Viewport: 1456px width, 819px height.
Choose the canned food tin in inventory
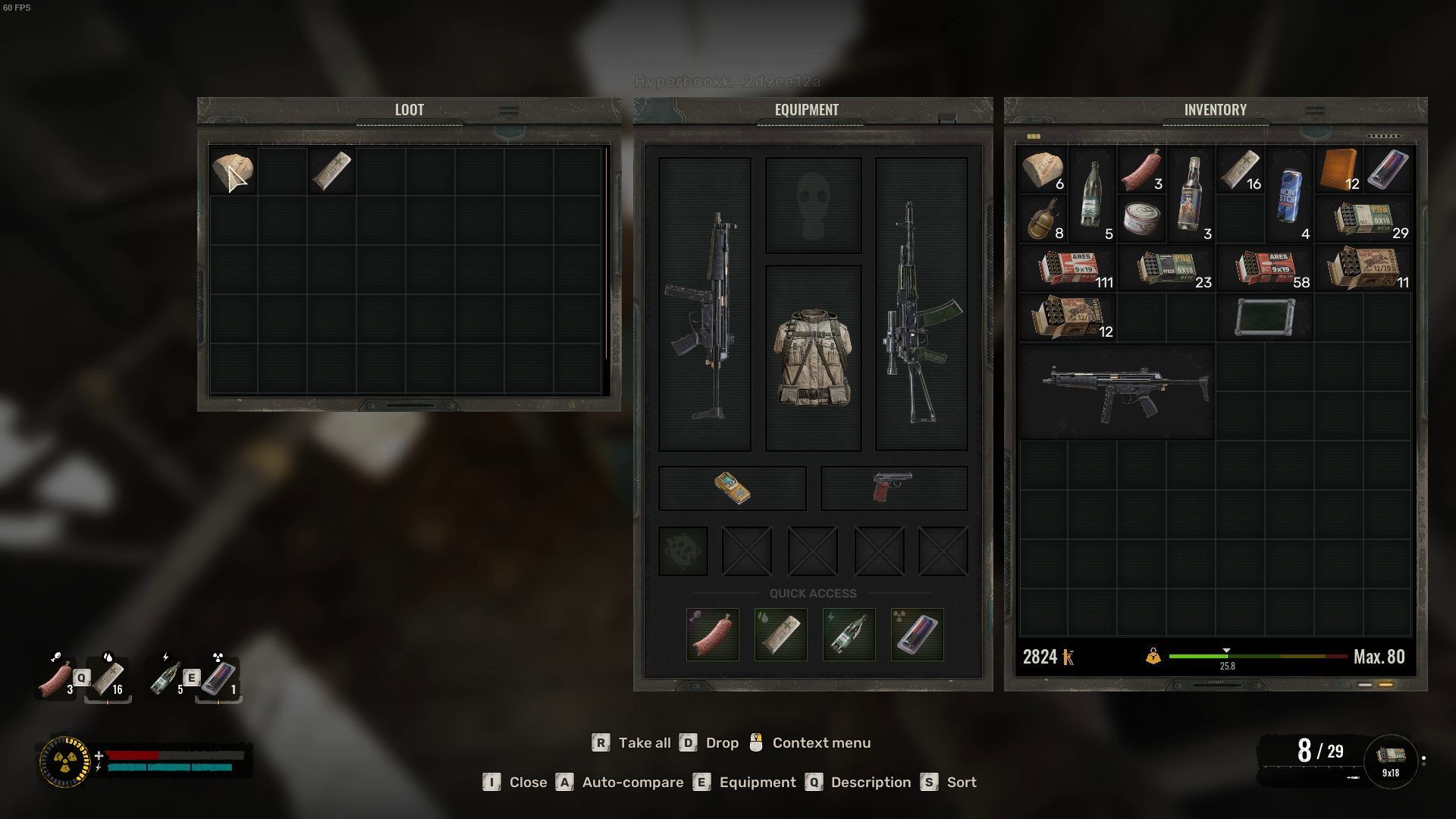(1141, 219)
